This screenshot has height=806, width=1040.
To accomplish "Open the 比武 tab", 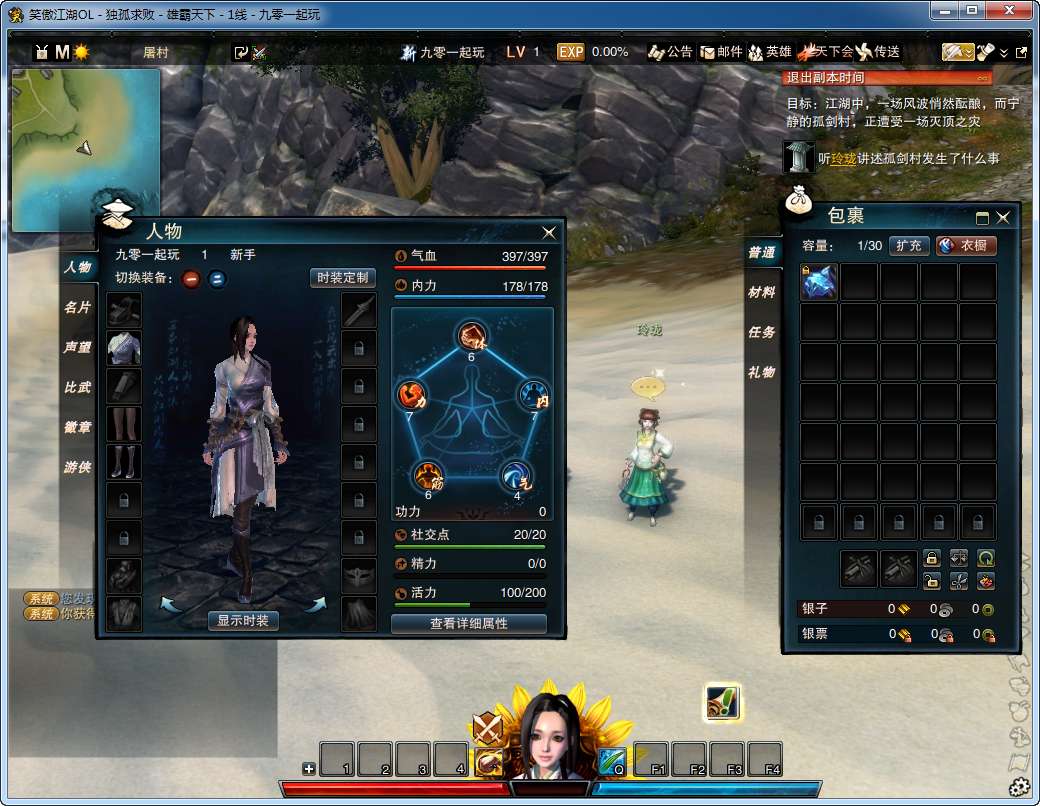I will [x=78, y=387].
